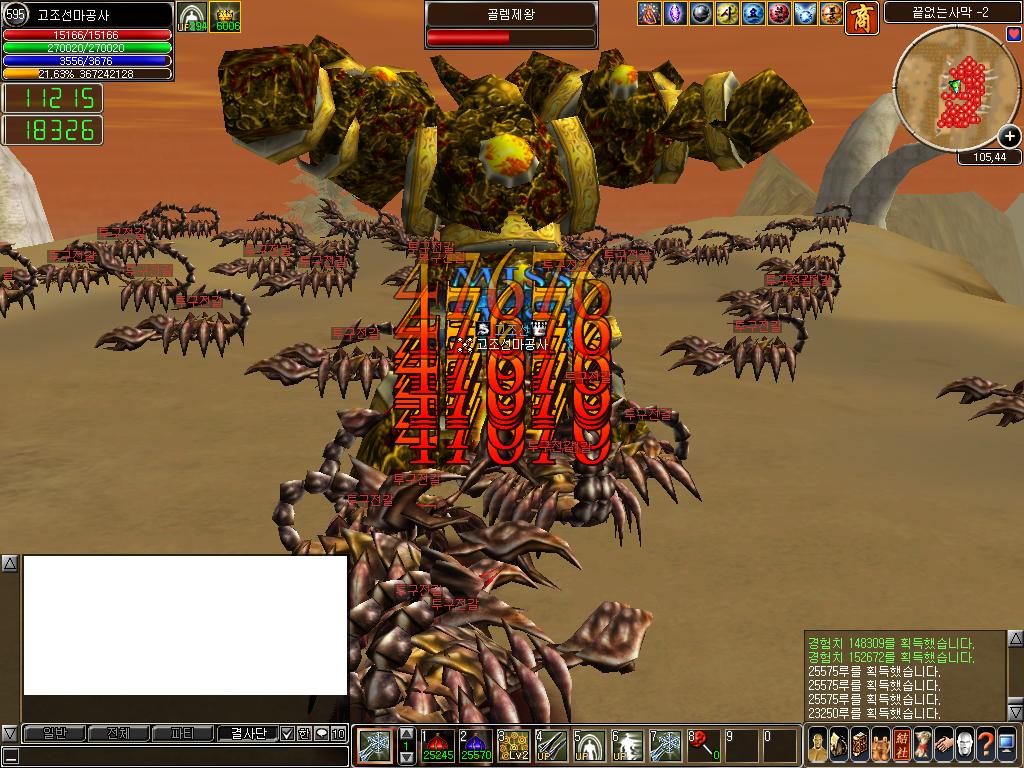Open the 파티 chat tab
The image size is (1024, 768).
pos(182,733)
